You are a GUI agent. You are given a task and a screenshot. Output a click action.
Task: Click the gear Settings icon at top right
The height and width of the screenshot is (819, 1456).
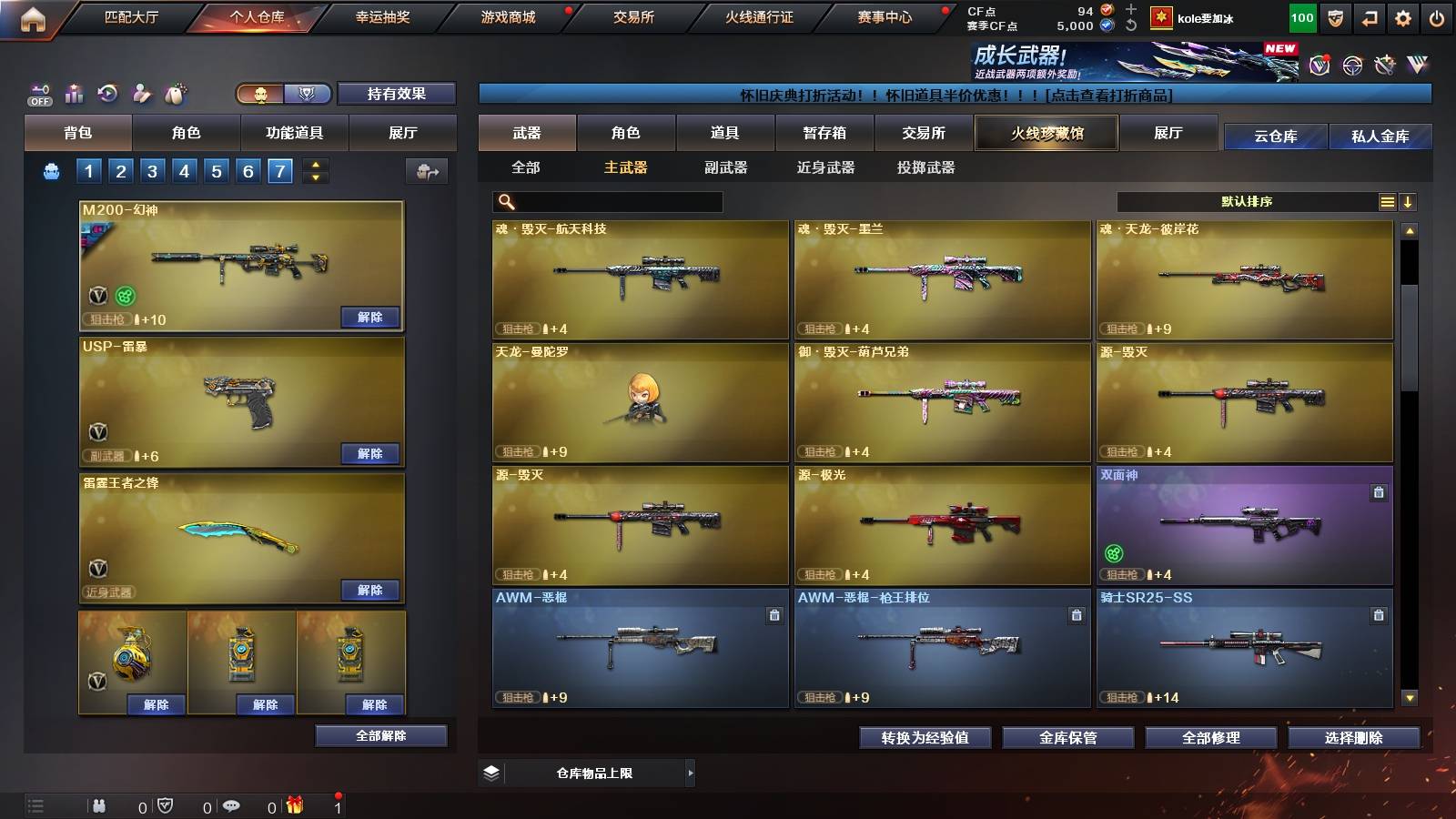pyautogui.click(x=1401, y=15)
